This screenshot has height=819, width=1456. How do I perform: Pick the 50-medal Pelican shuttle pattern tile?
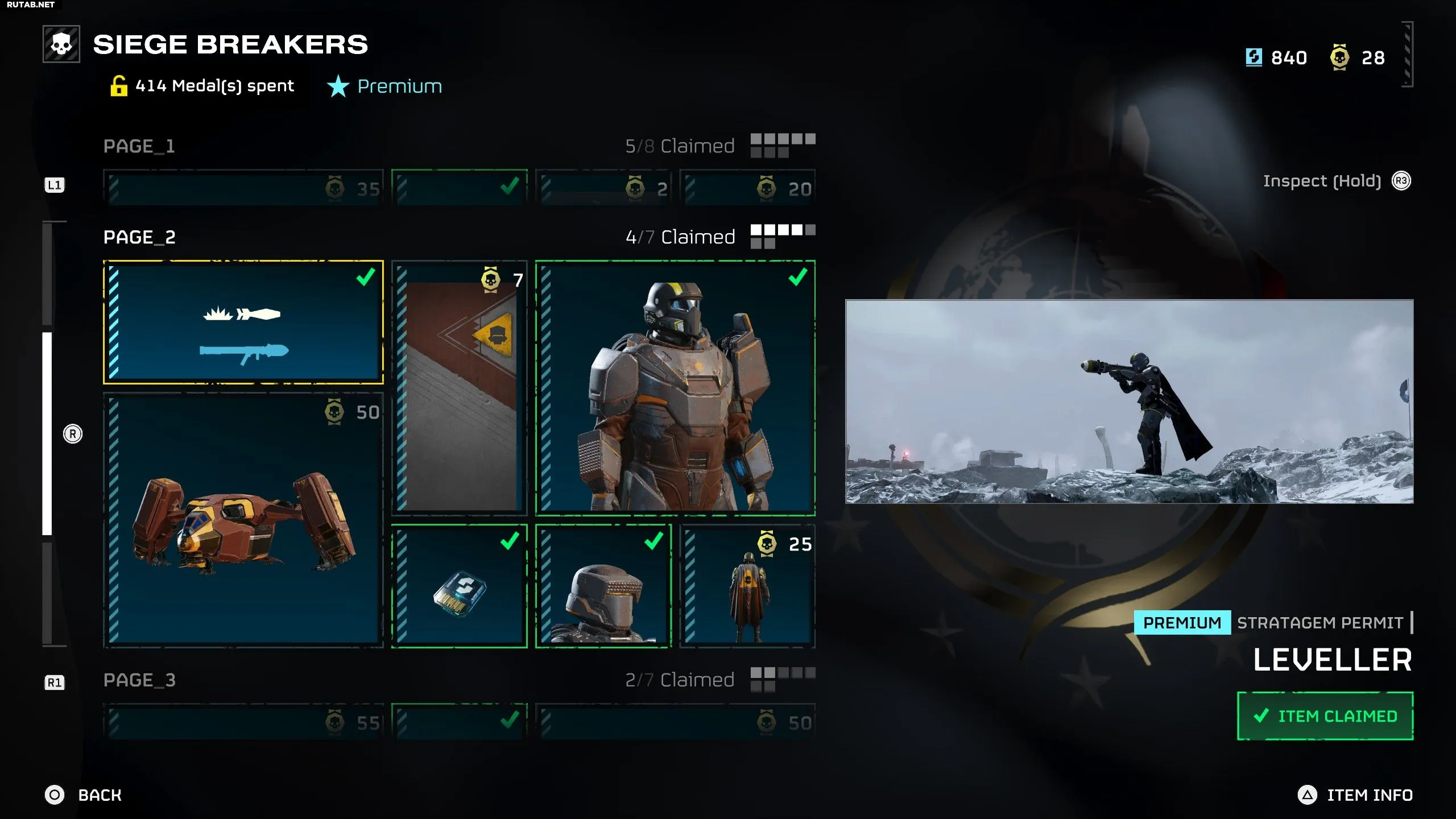click(243, 520)
